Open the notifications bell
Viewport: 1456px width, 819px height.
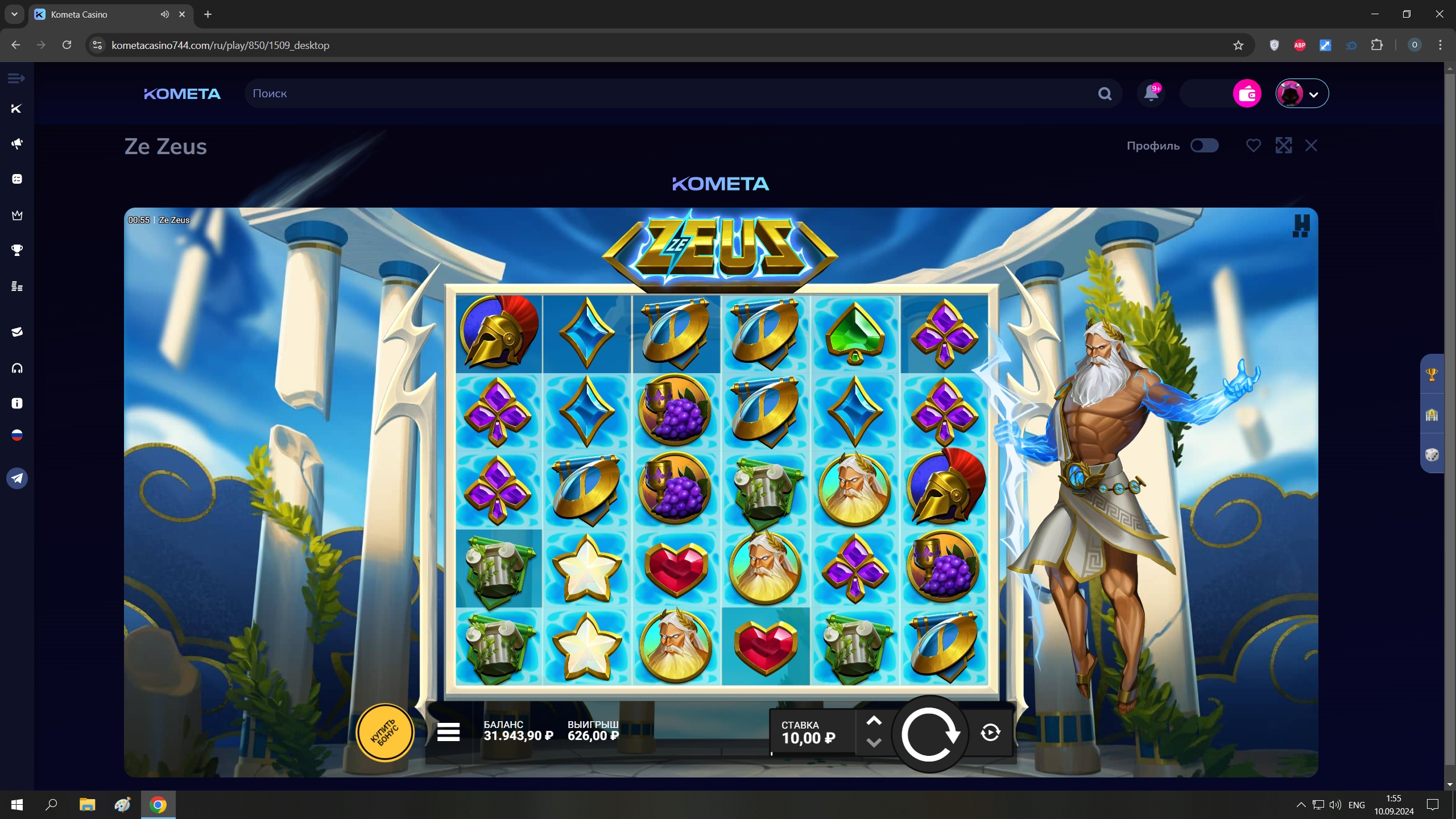pos(1151,93)
